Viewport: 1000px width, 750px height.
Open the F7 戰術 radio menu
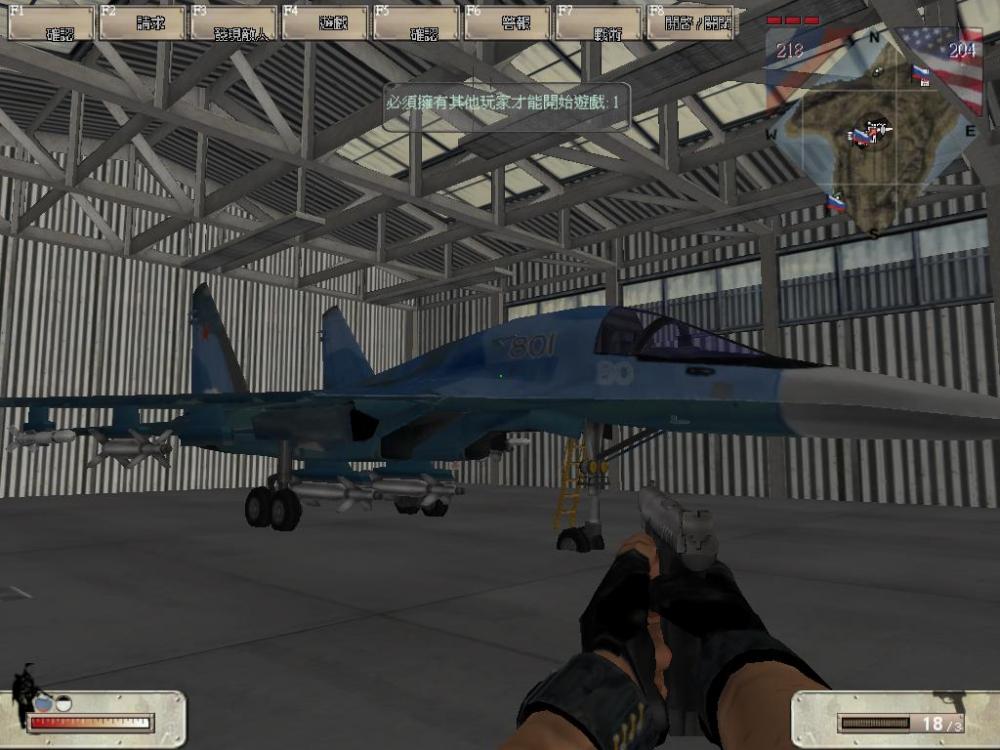pos(598,23)
